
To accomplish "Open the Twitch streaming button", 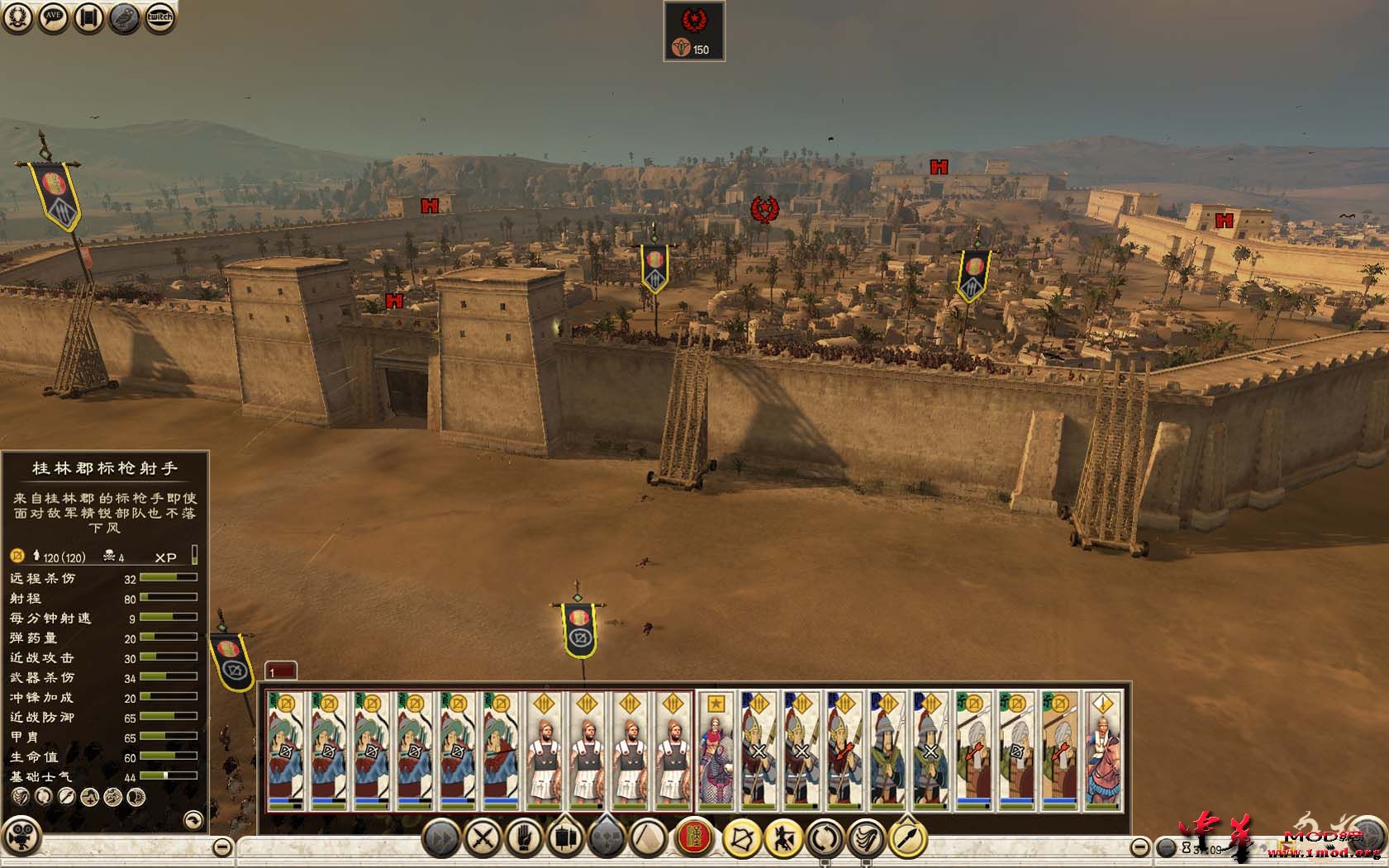I will (x=160, y=17).
